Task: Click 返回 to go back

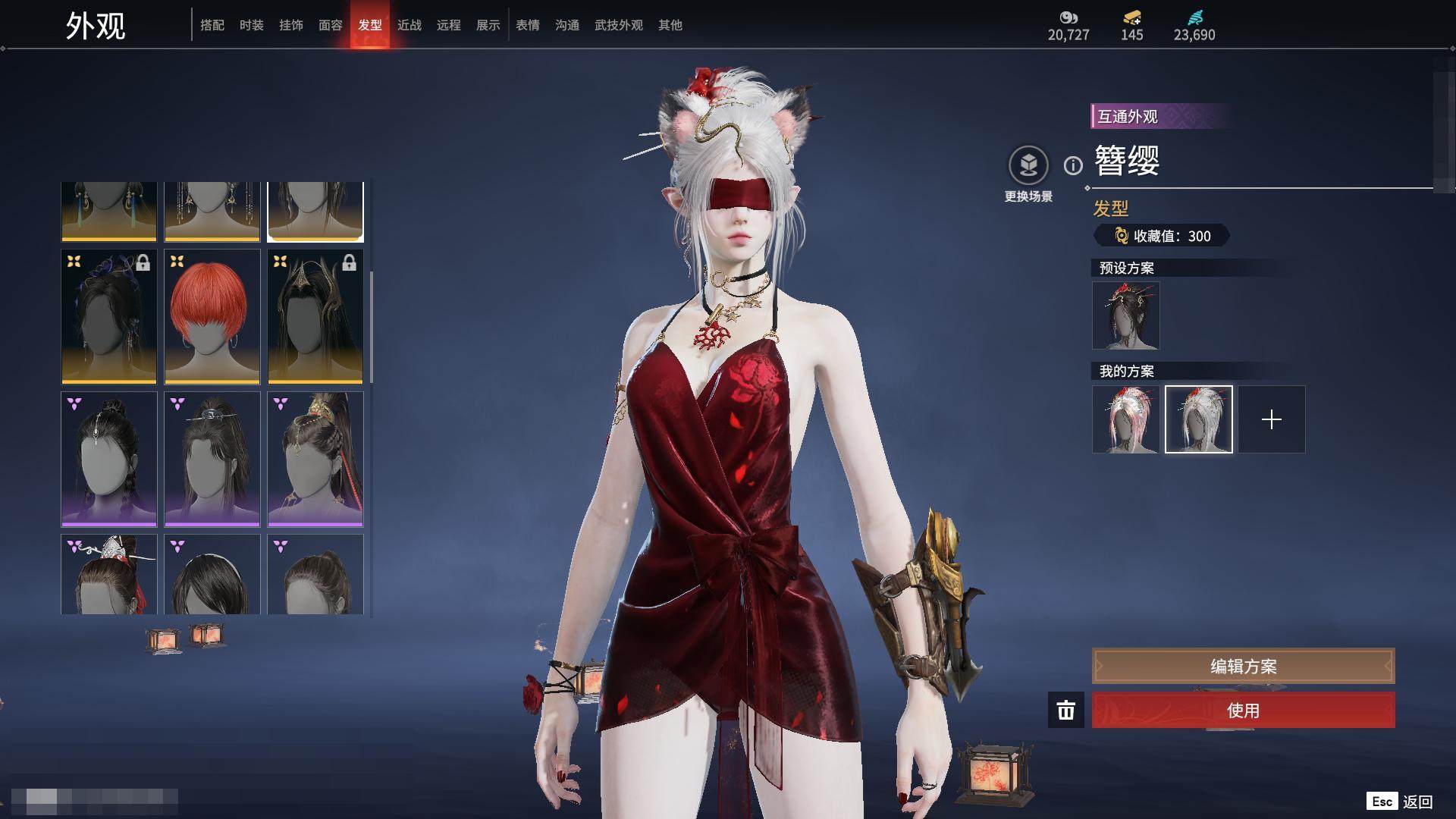Action: pos(1417,802)
